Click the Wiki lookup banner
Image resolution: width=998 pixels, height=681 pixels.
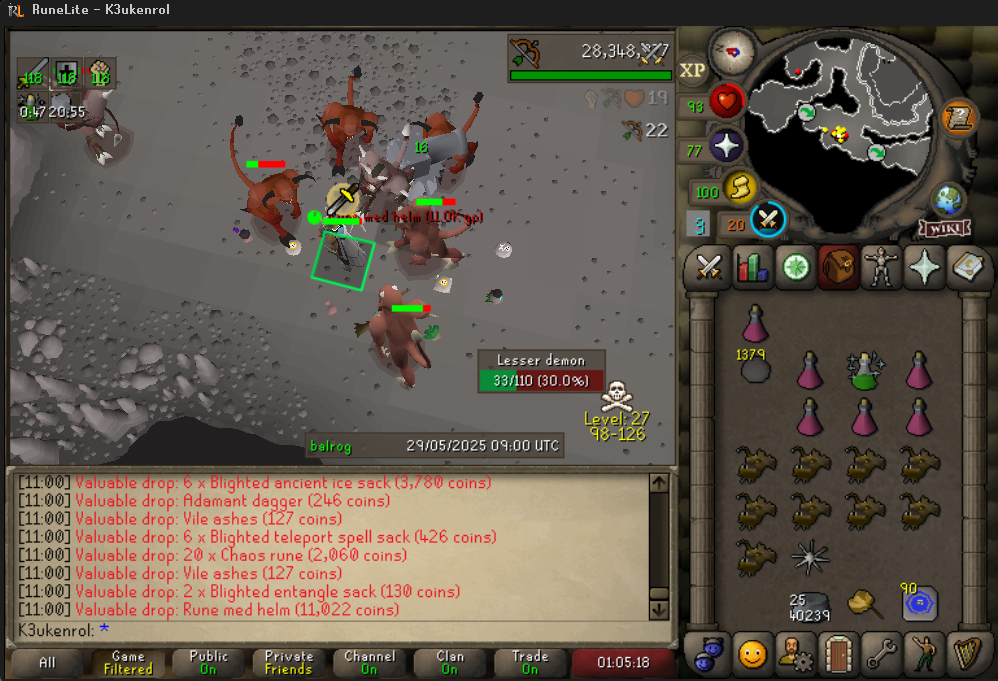point(944,227)
